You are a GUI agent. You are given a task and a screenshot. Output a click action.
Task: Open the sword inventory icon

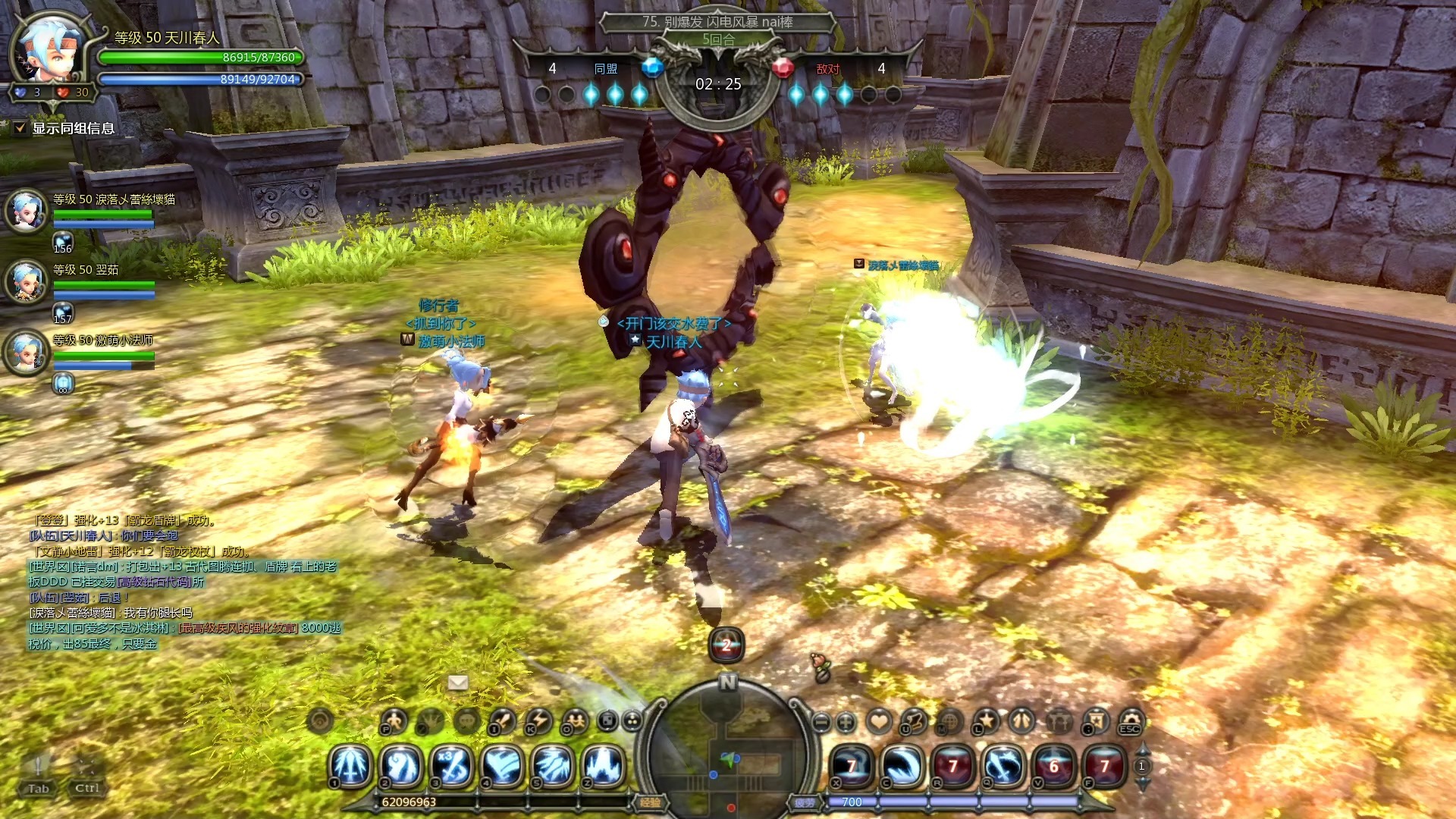503,721
